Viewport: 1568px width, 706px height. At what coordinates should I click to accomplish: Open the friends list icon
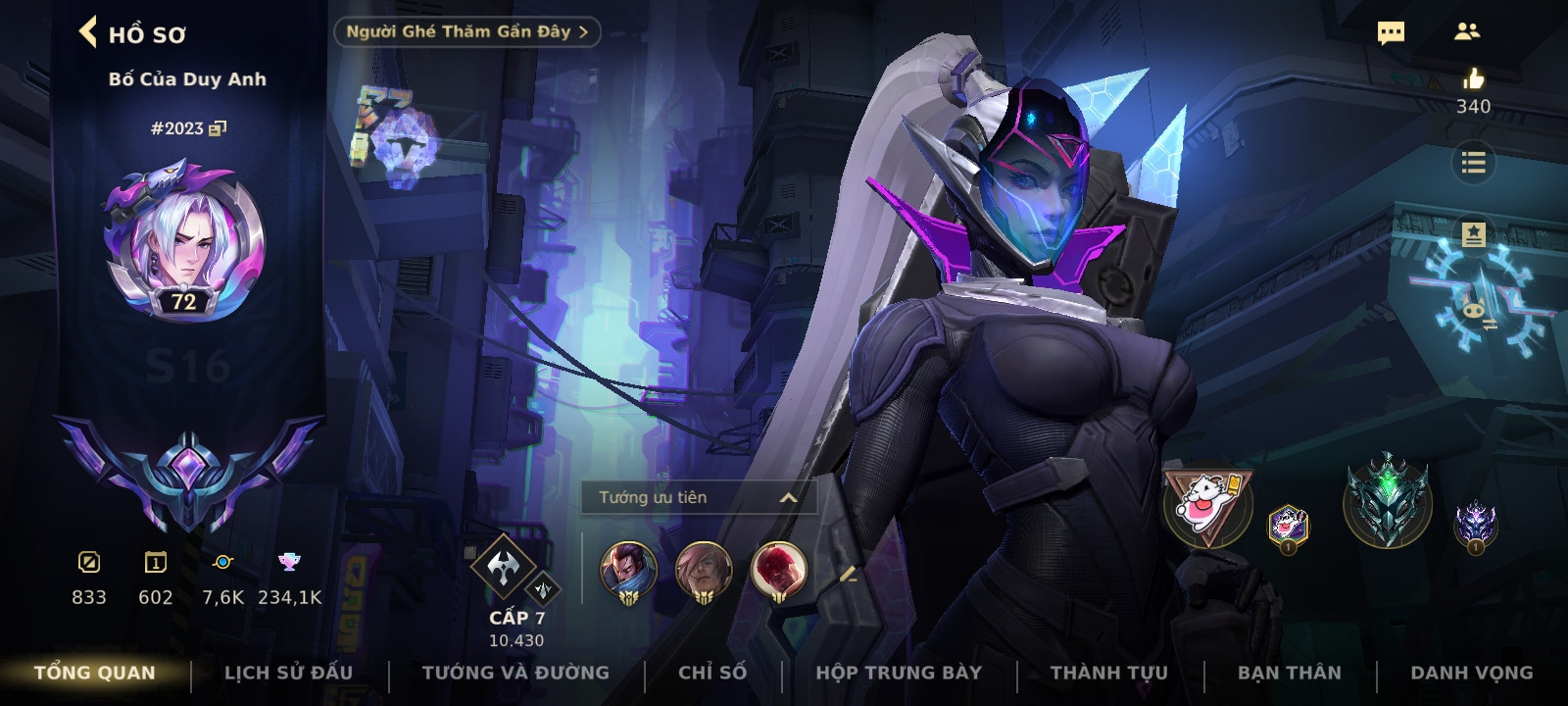coord(1467,32)
